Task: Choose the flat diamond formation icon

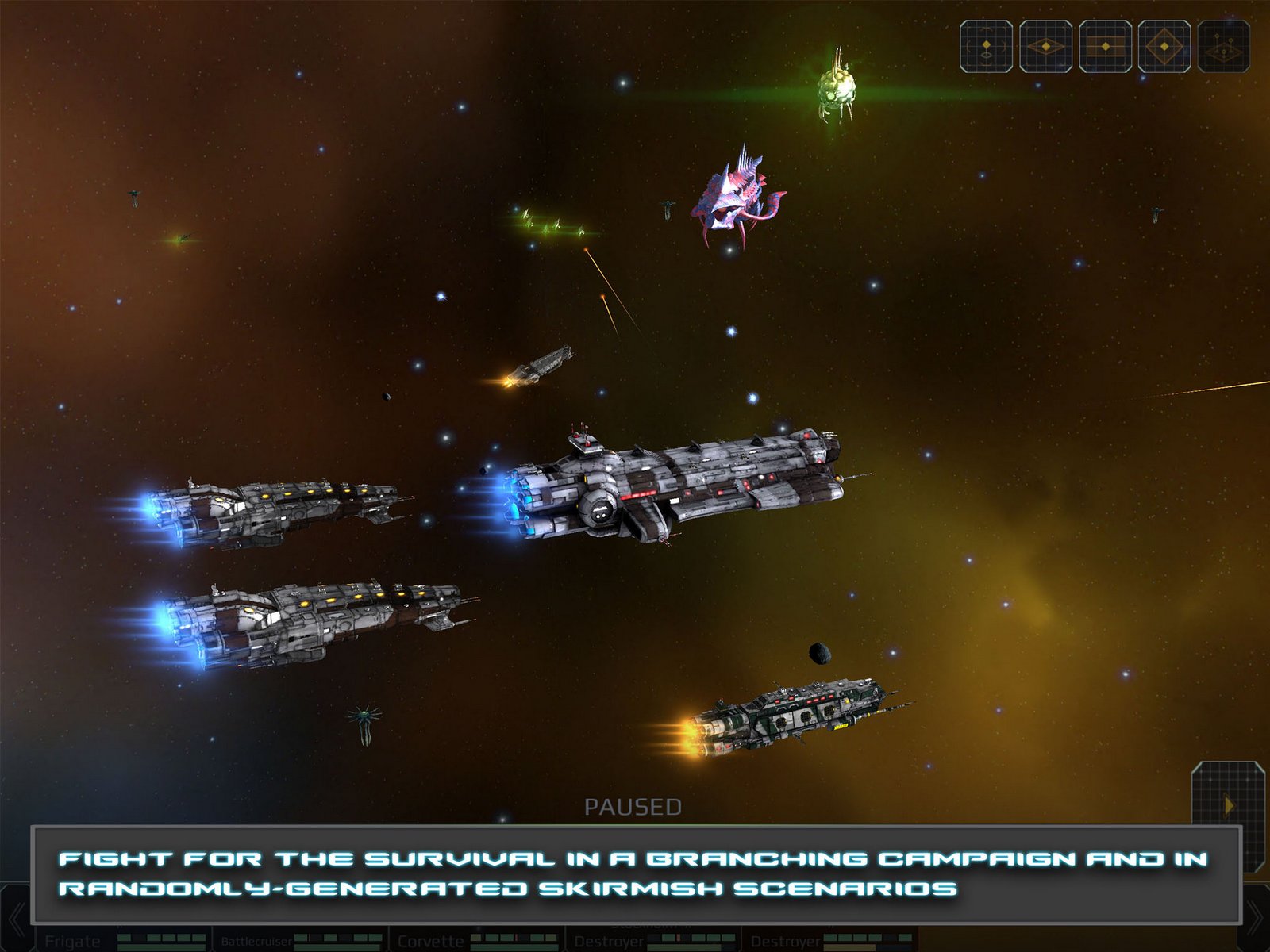Action: [x=1045, y=47]
